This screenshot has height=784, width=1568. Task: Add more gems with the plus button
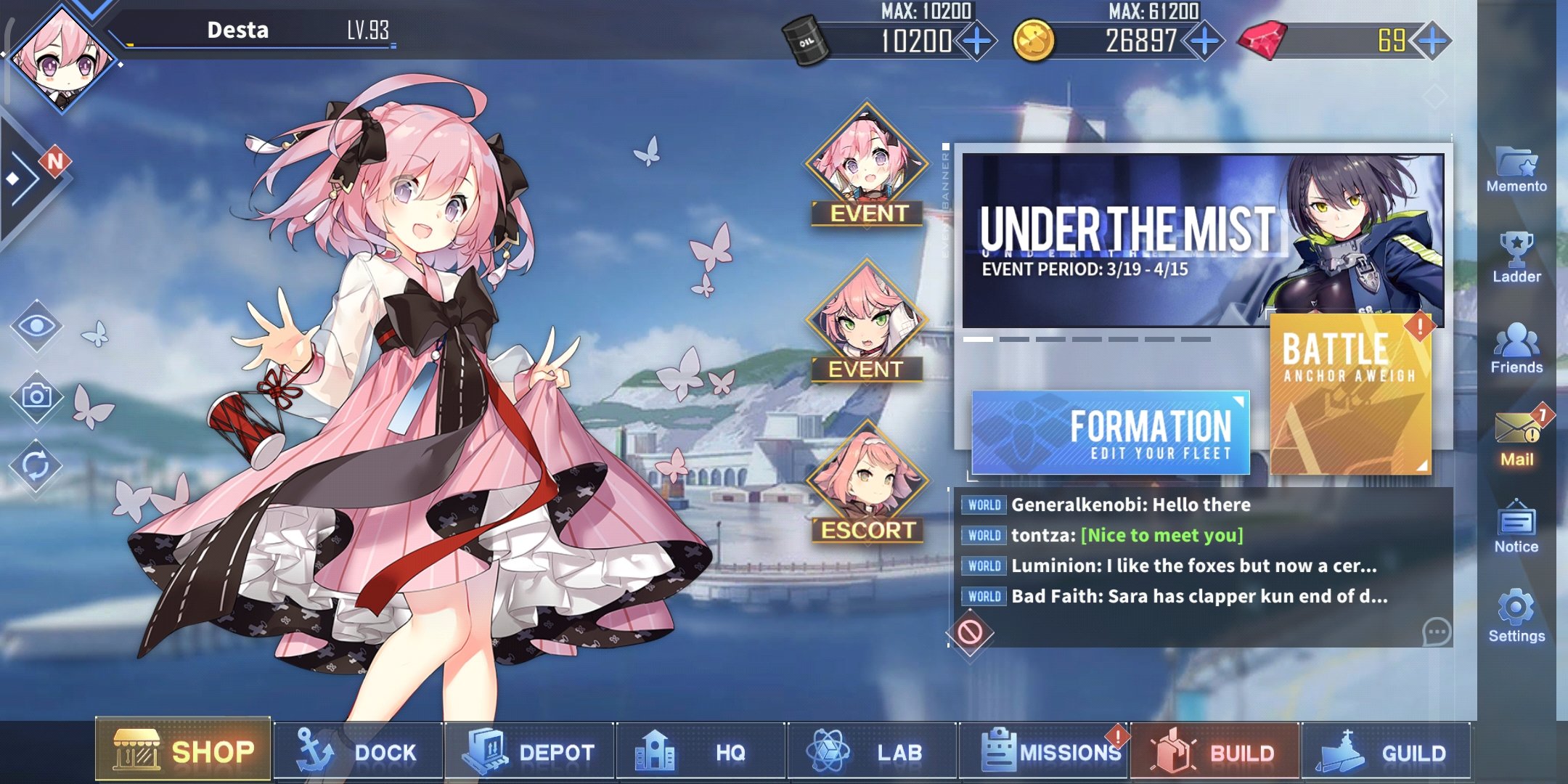1432,40
